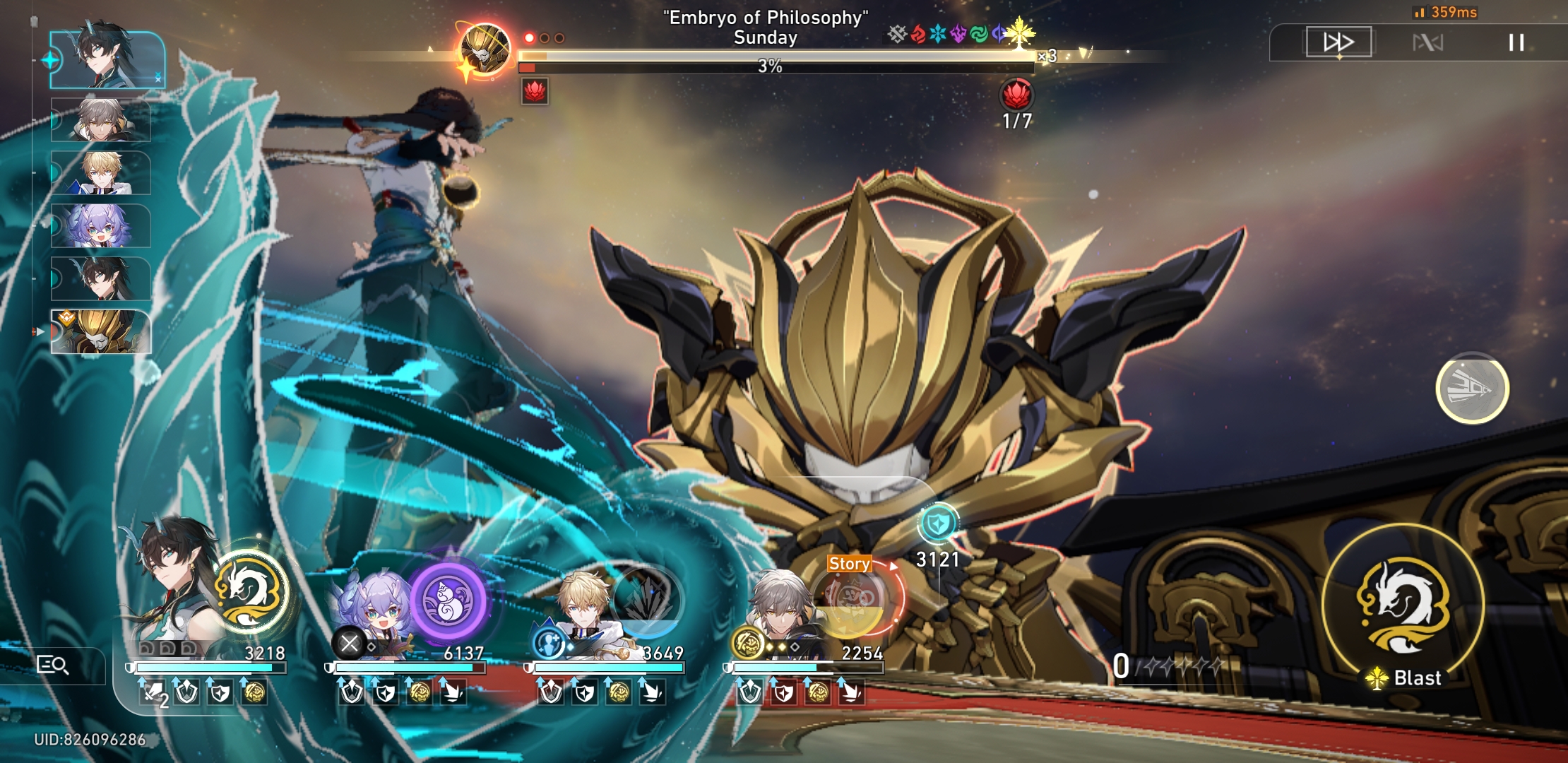Pause the battle
Image resolution: width=1568 pixels, height=763 pixels.
[x=1516, y=42]
